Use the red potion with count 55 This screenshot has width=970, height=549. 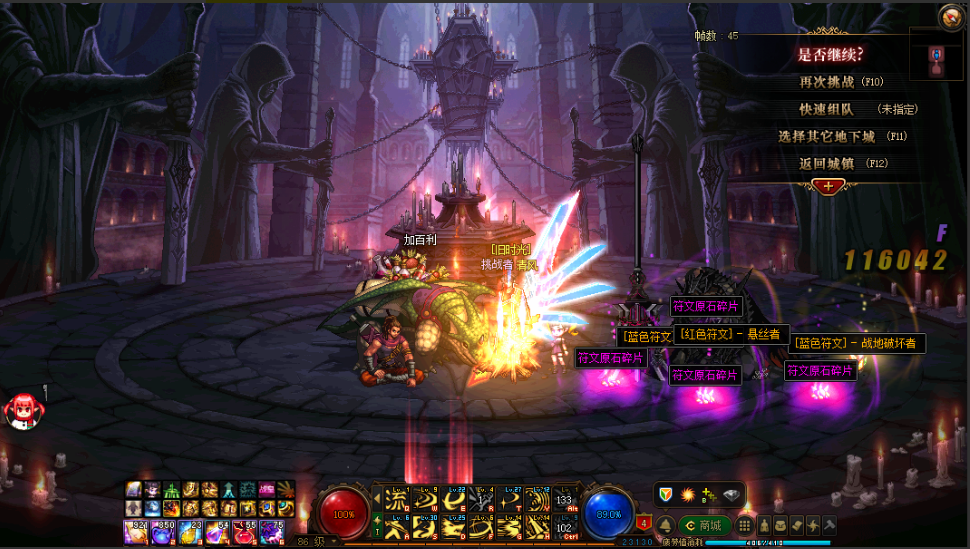click(244, 532)
